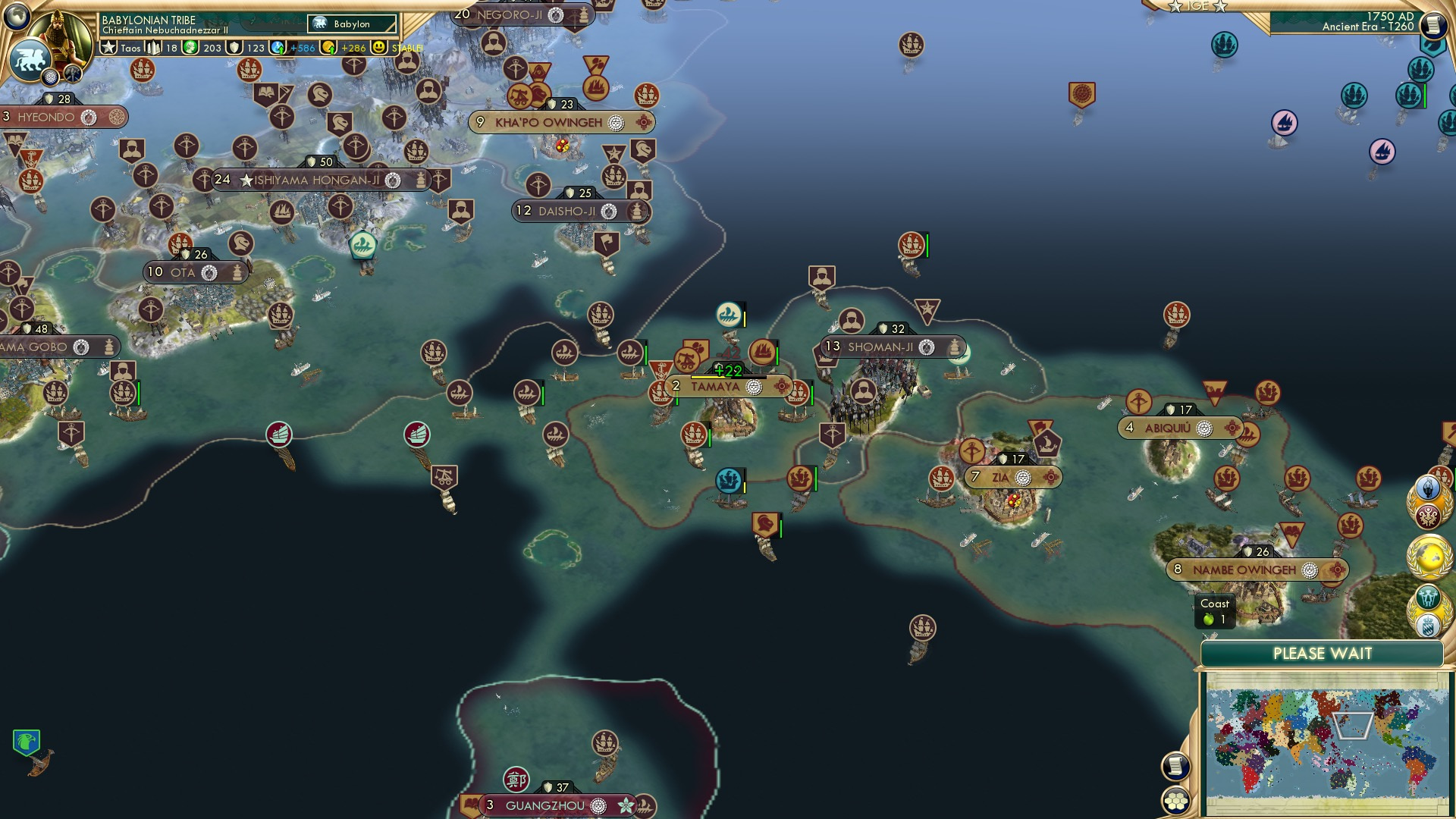Click the happy face stability icon
The height and width of the screenshot is (819, 1456).
point(379,48)
